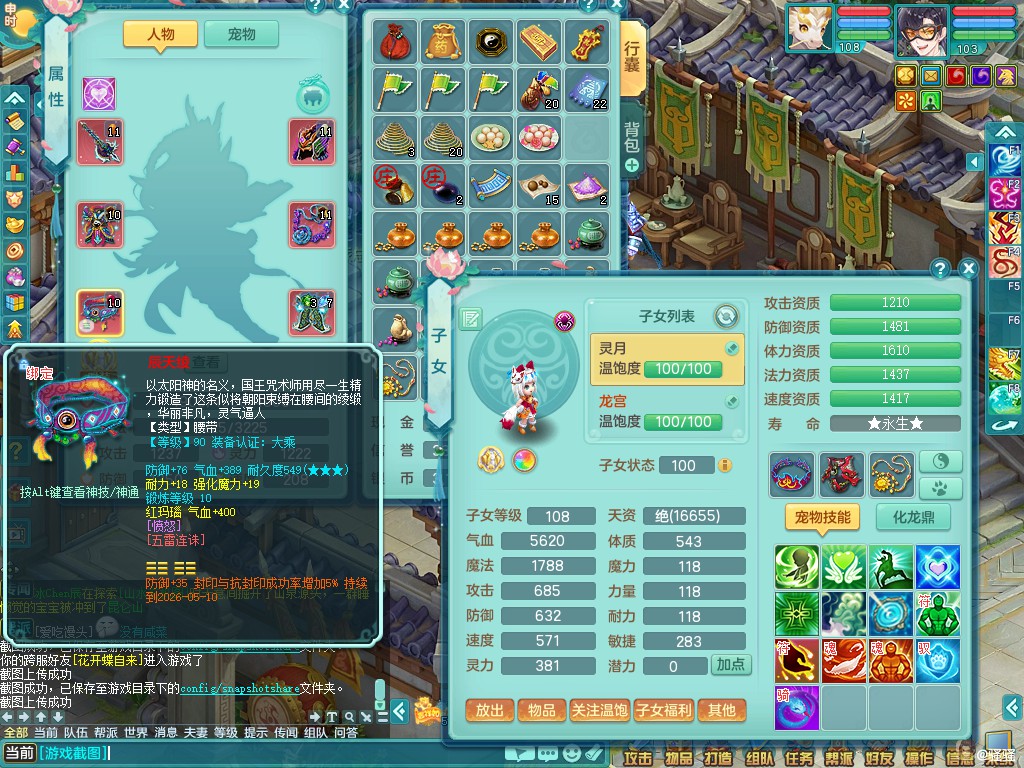Open 子女福利 child benefits

(664, 710)
